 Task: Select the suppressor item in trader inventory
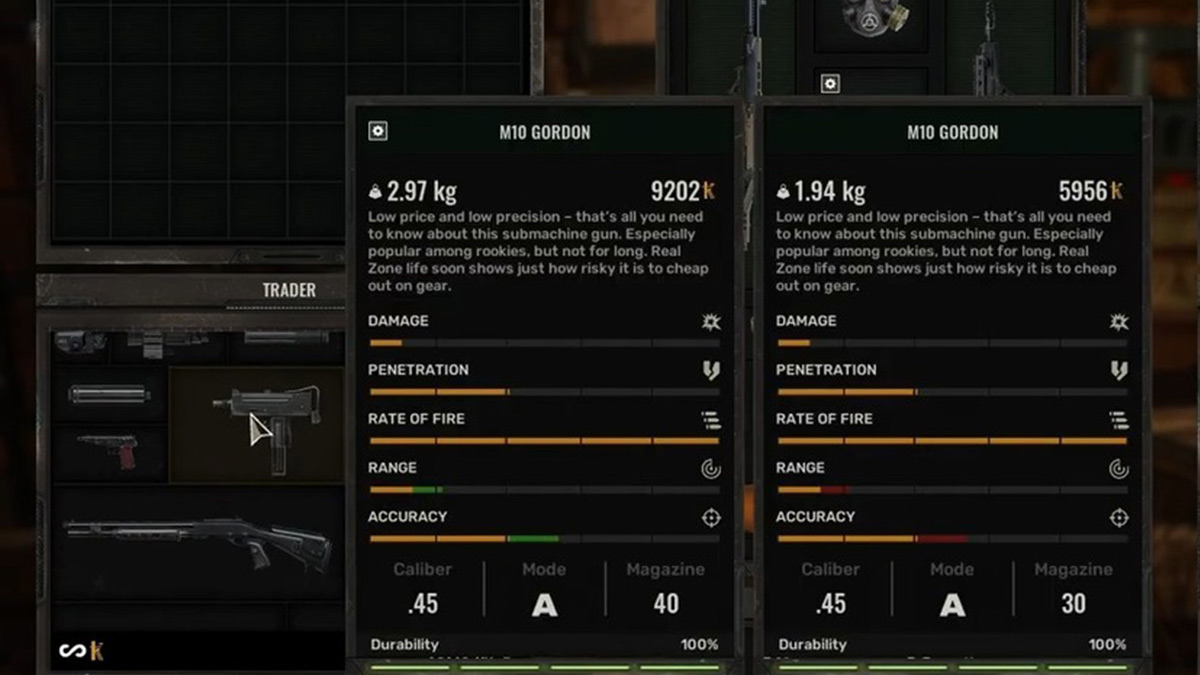click(110, 395)
